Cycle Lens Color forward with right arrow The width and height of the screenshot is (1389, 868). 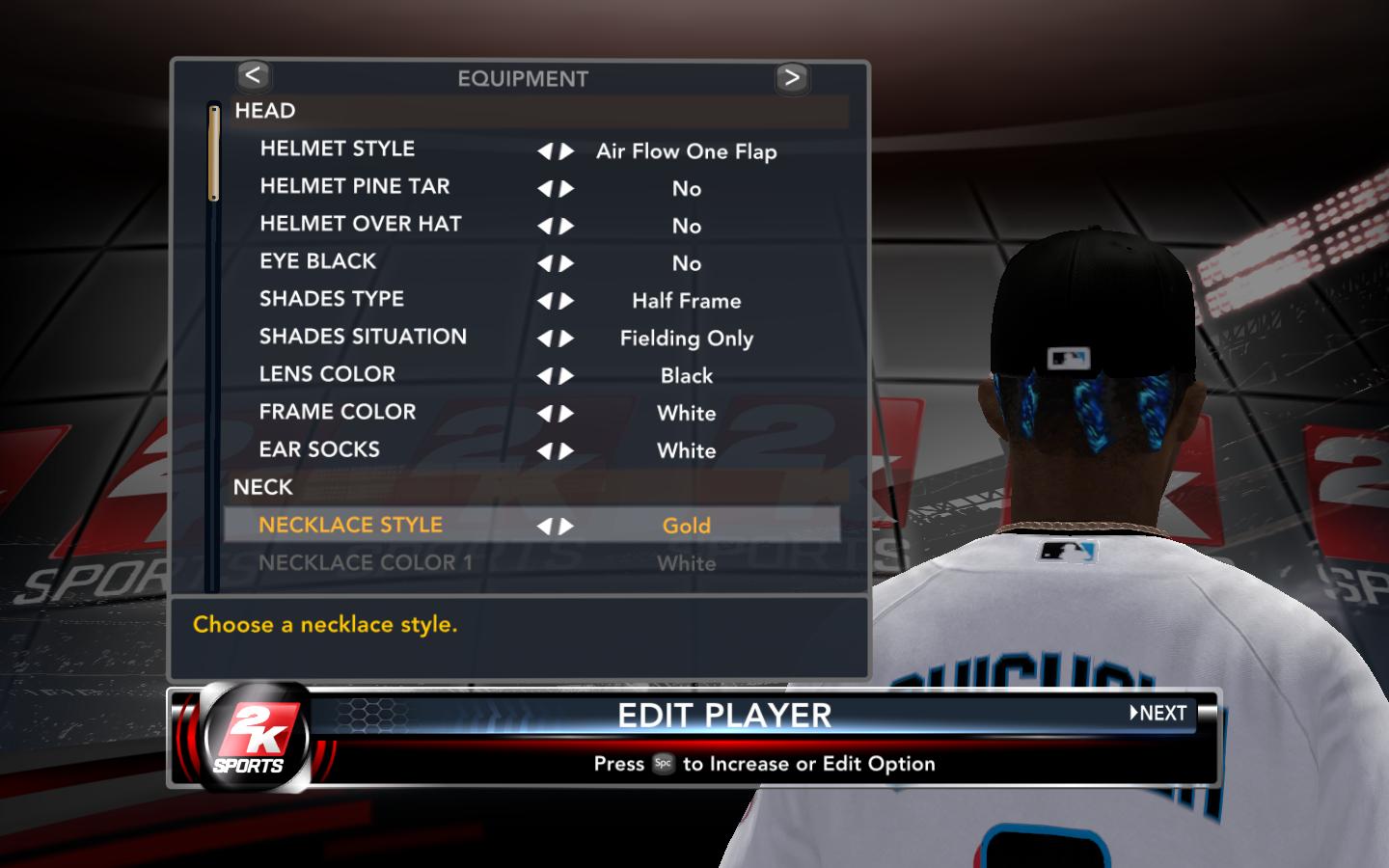click(x=567, y=376)
